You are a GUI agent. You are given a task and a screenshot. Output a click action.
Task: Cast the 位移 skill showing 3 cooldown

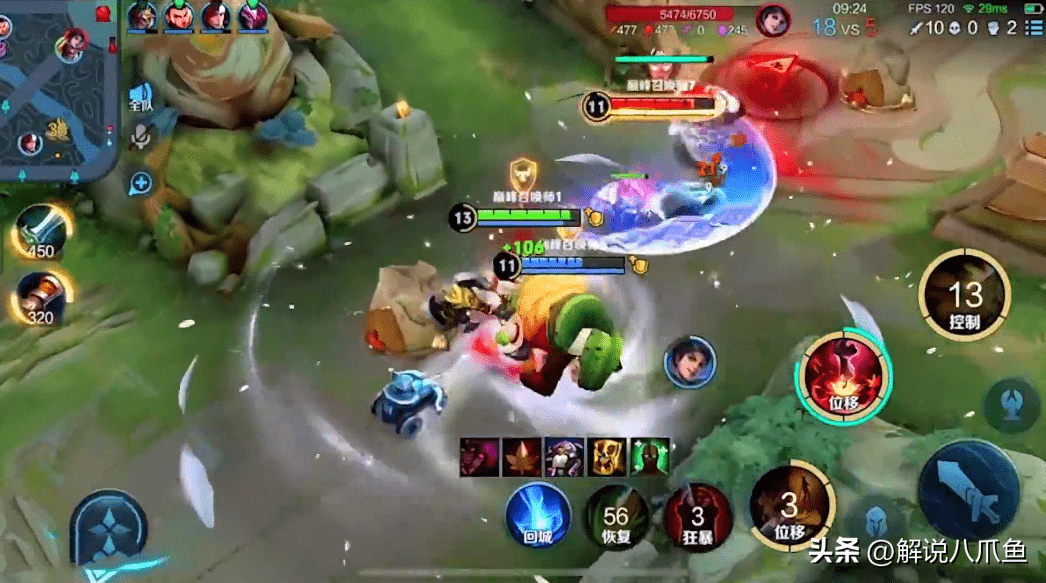click(x=790, y=506)
